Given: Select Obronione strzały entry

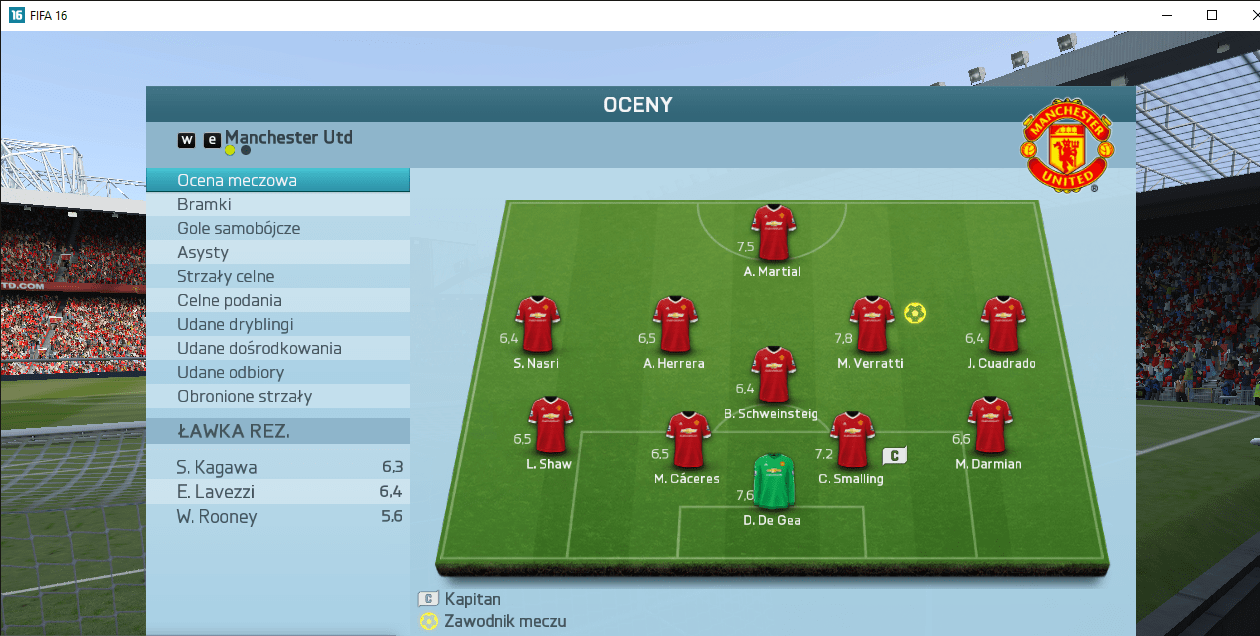Looking at the screenshot, I should click(277, 396).
